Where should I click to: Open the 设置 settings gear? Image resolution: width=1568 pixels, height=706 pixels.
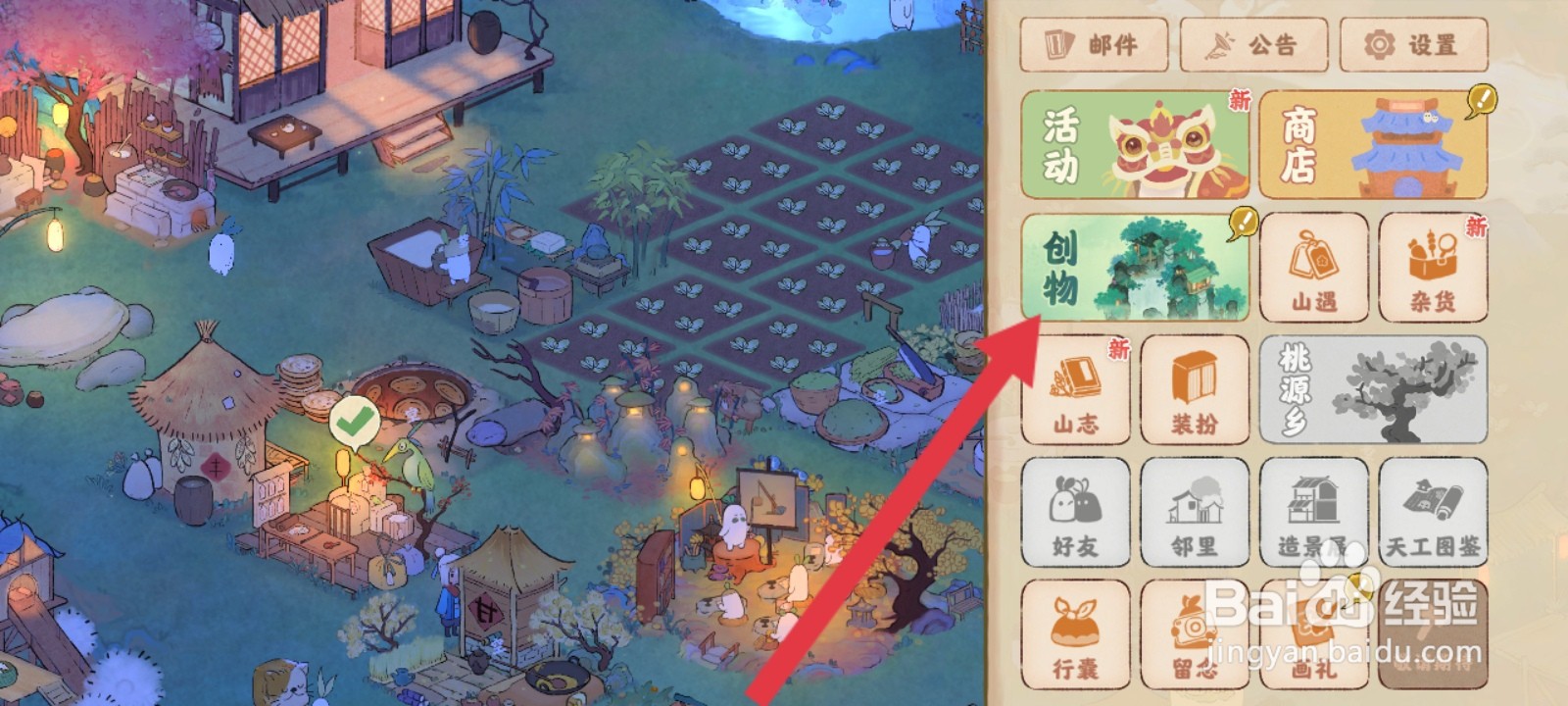pos(1414,44)
